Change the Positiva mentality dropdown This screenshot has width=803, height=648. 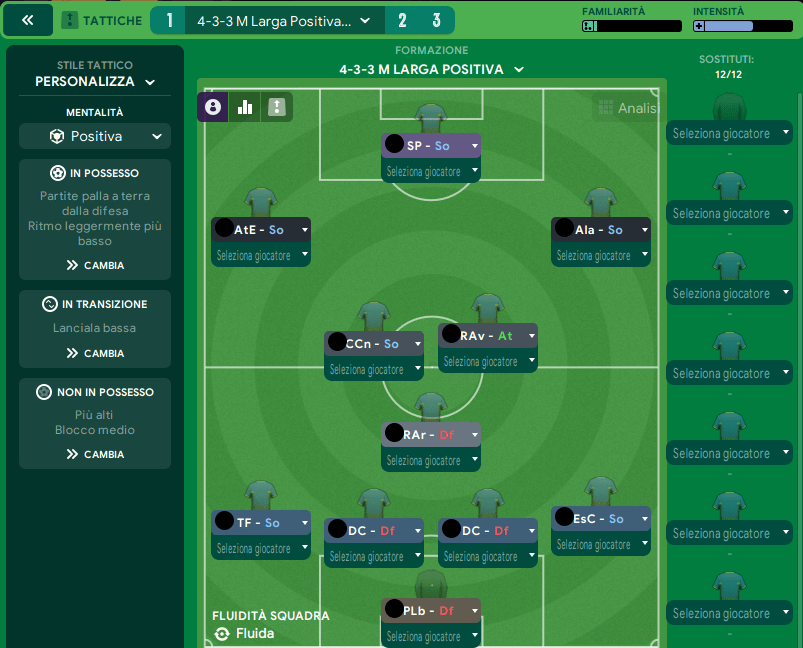[x=95, y=136]
